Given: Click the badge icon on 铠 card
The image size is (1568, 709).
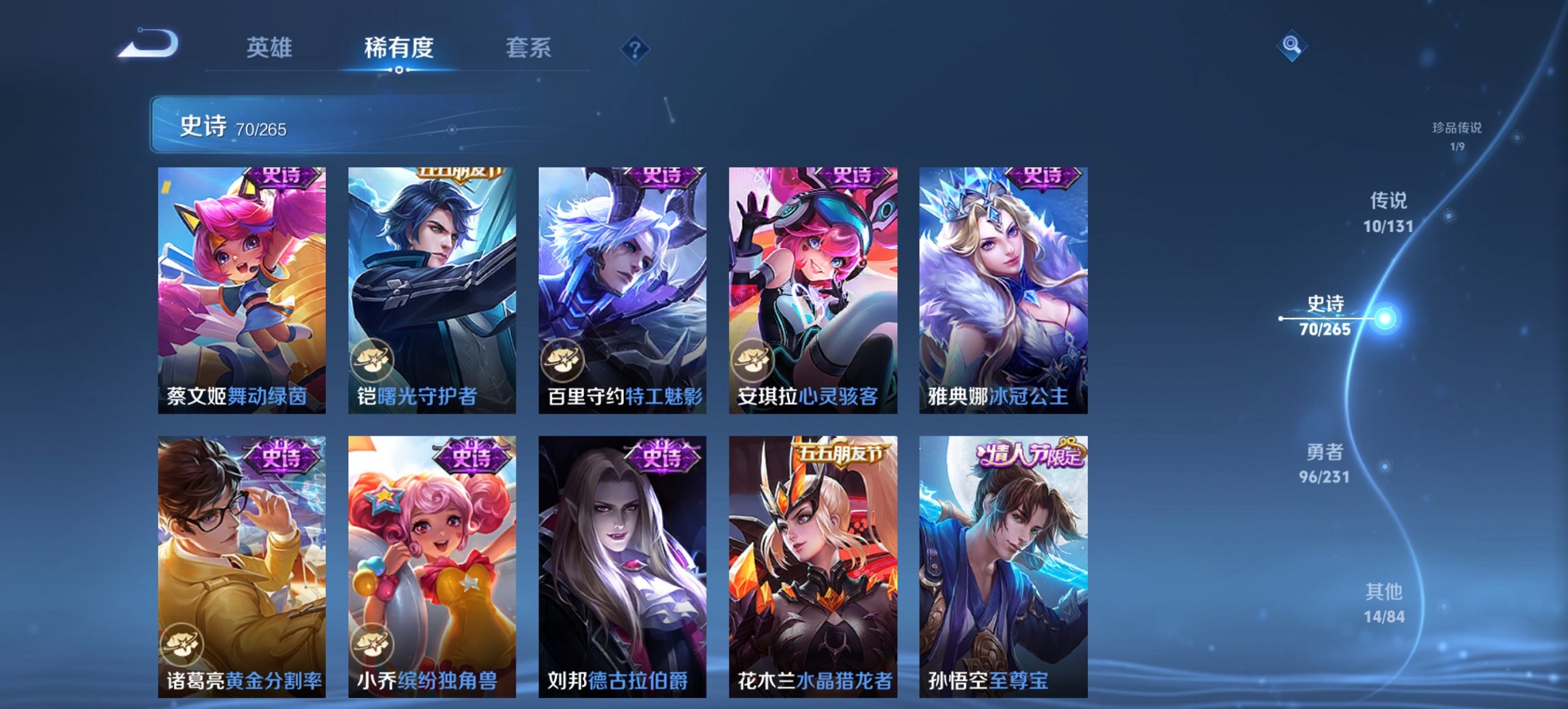Looking at the screenshot, I should click(372, 361).
